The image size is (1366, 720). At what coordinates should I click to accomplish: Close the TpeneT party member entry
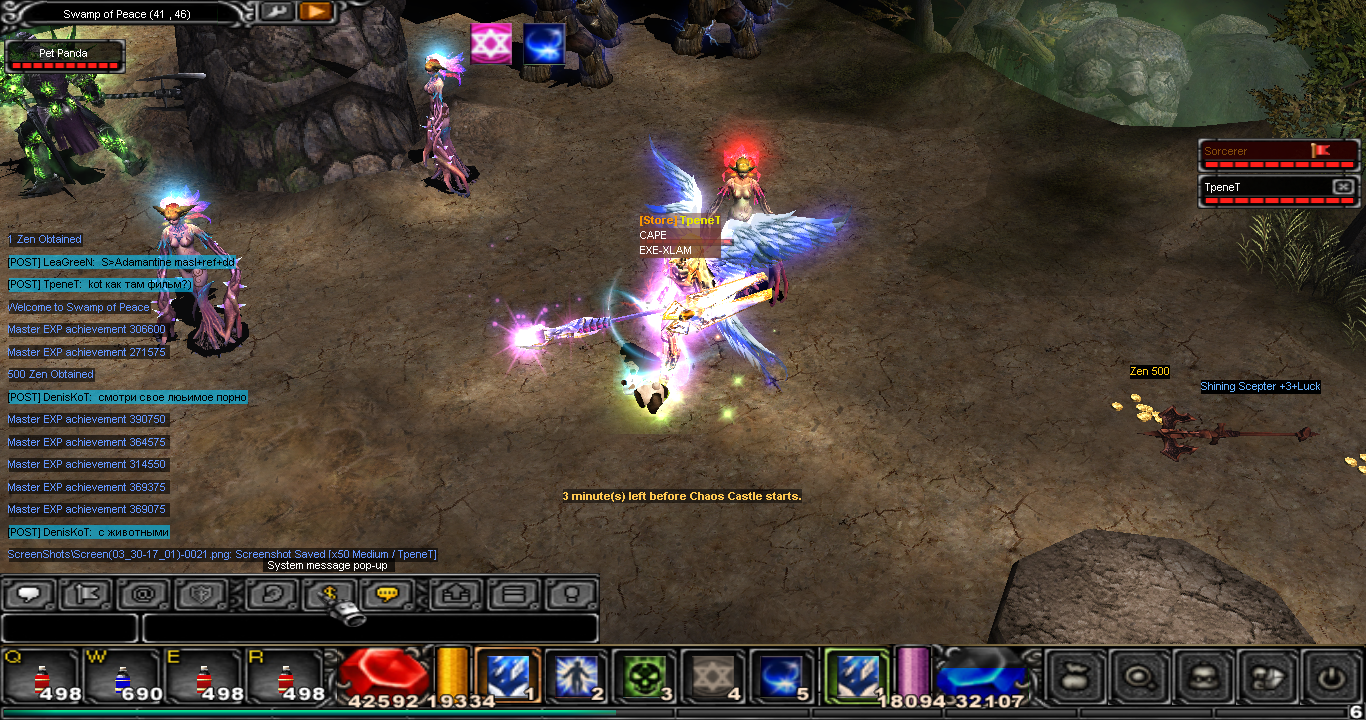pos(1343,187)
